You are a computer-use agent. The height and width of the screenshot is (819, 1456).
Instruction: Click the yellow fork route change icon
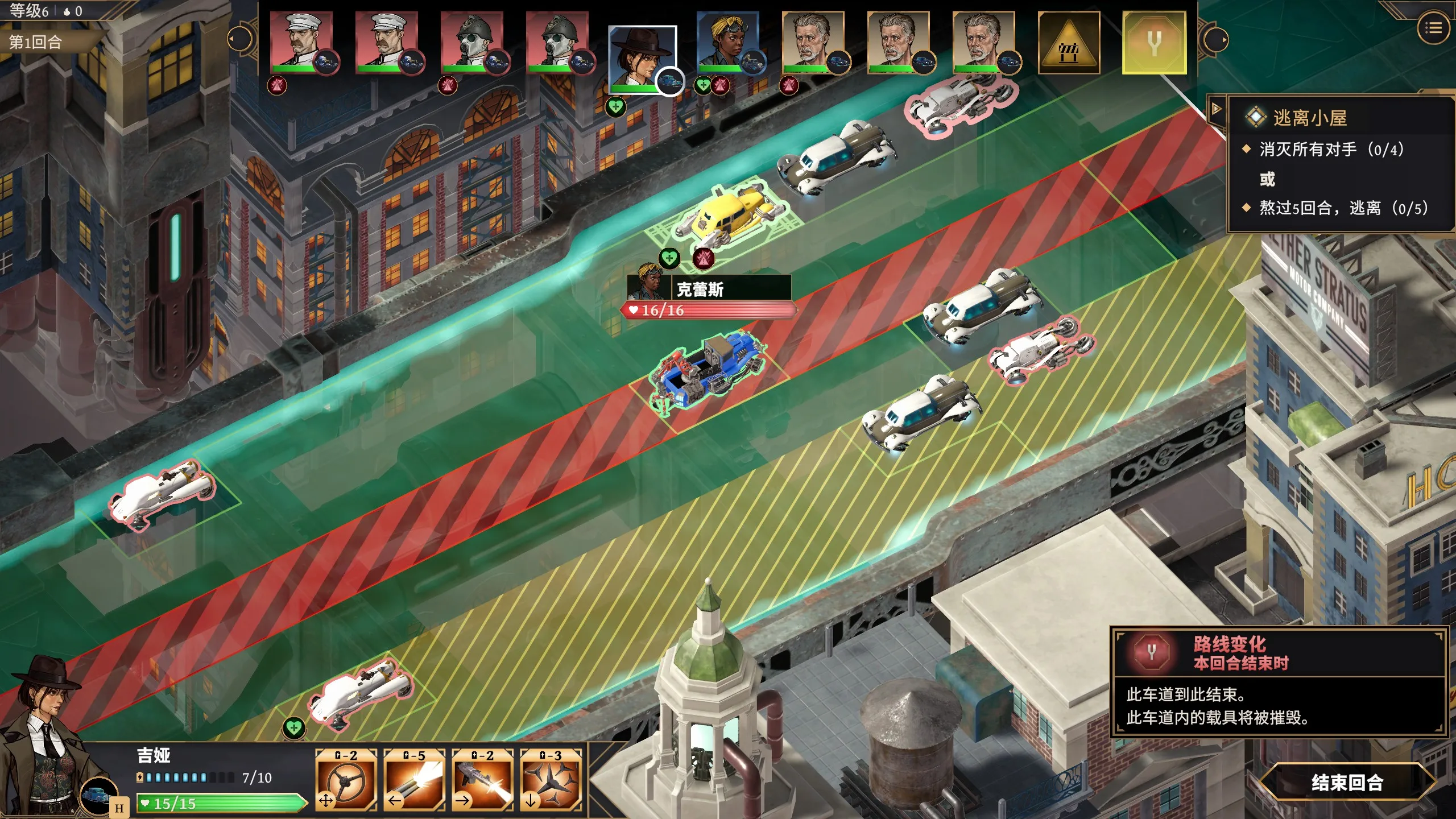(1154, 43)
